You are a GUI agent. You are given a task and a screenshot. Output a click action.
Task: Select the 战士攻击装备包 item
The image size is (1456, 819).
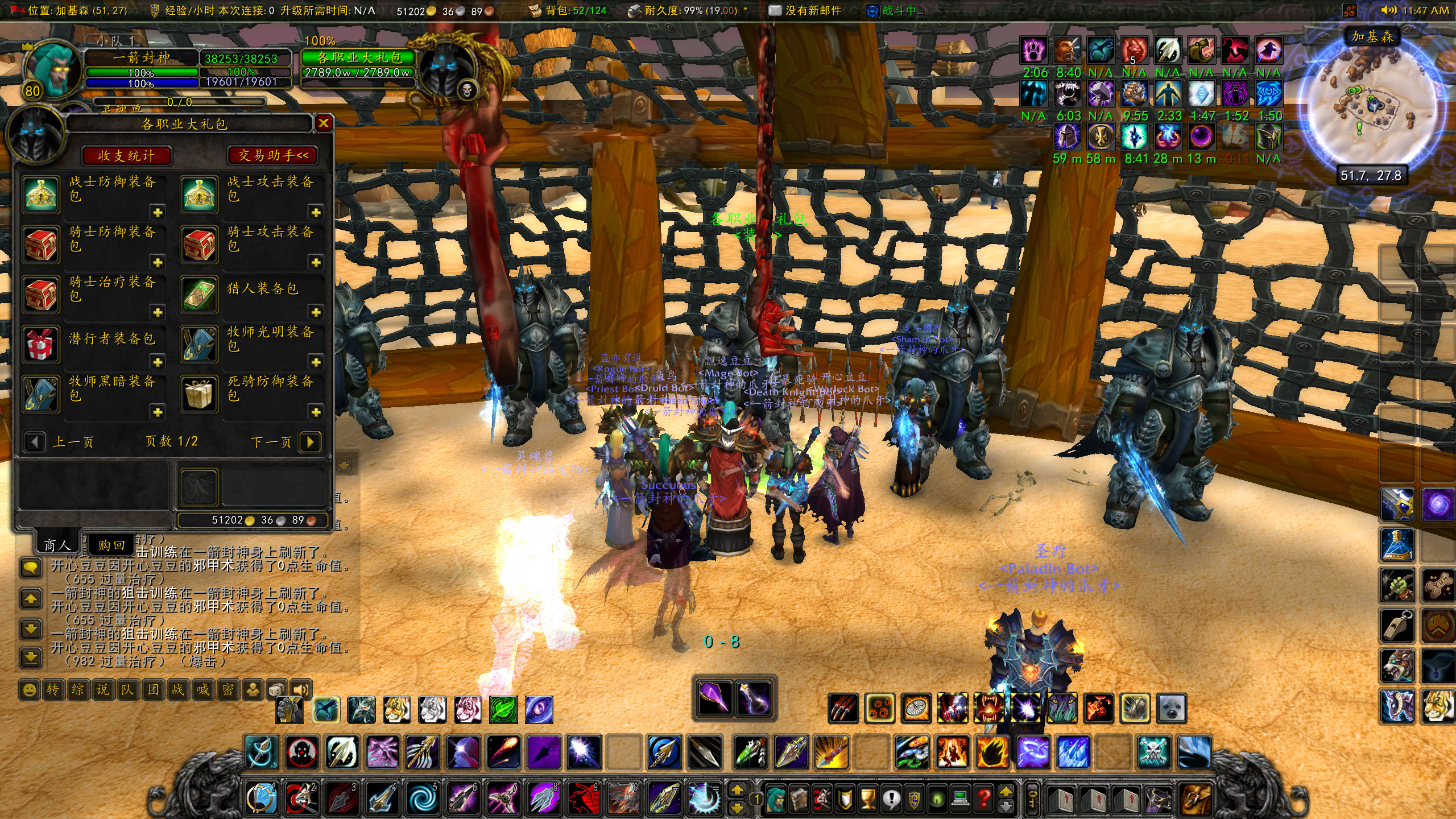click(x=199, y=195)
